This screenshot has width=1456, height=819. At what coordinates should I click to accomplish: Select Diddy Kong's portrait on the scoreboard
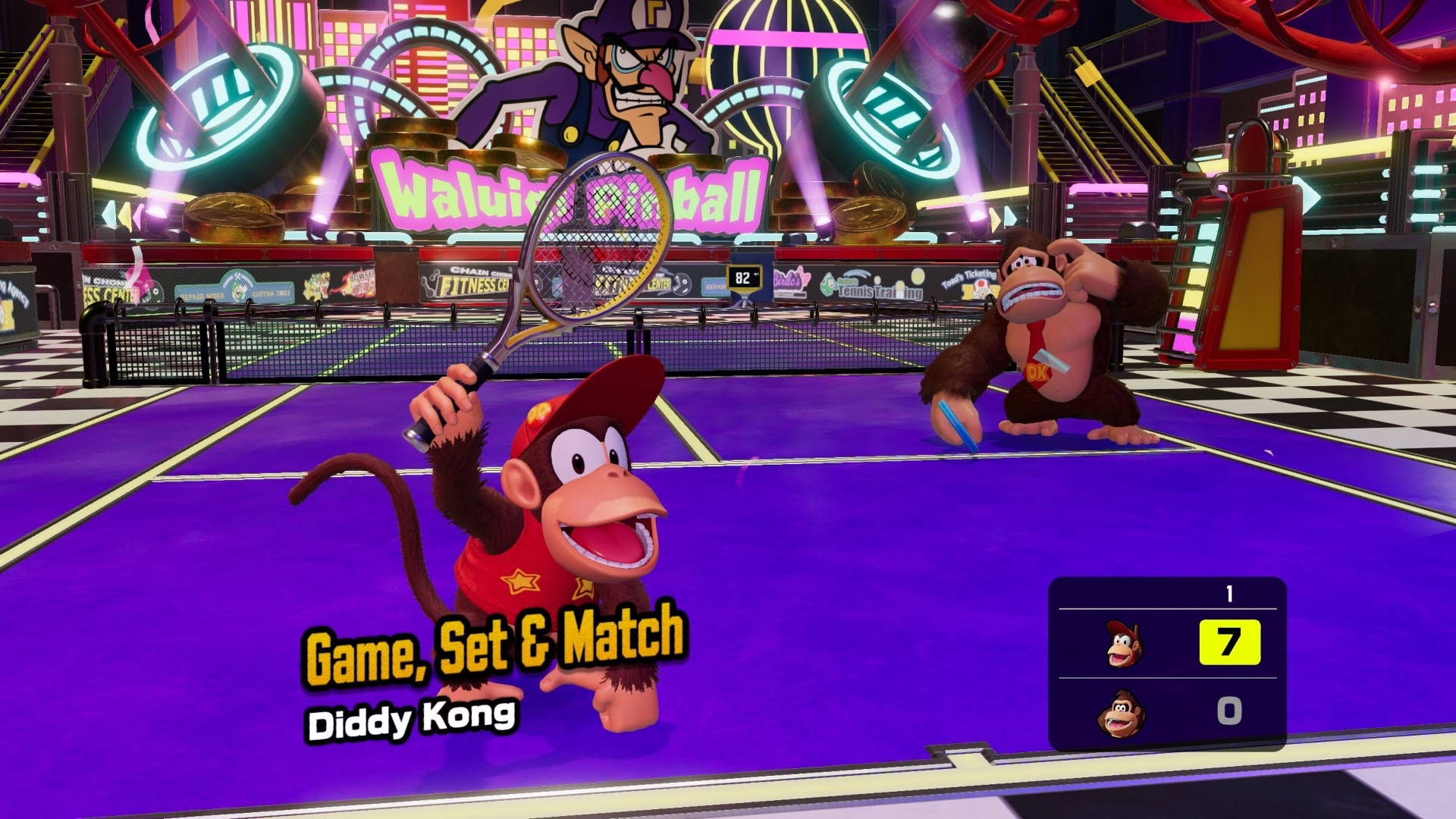1122,644
